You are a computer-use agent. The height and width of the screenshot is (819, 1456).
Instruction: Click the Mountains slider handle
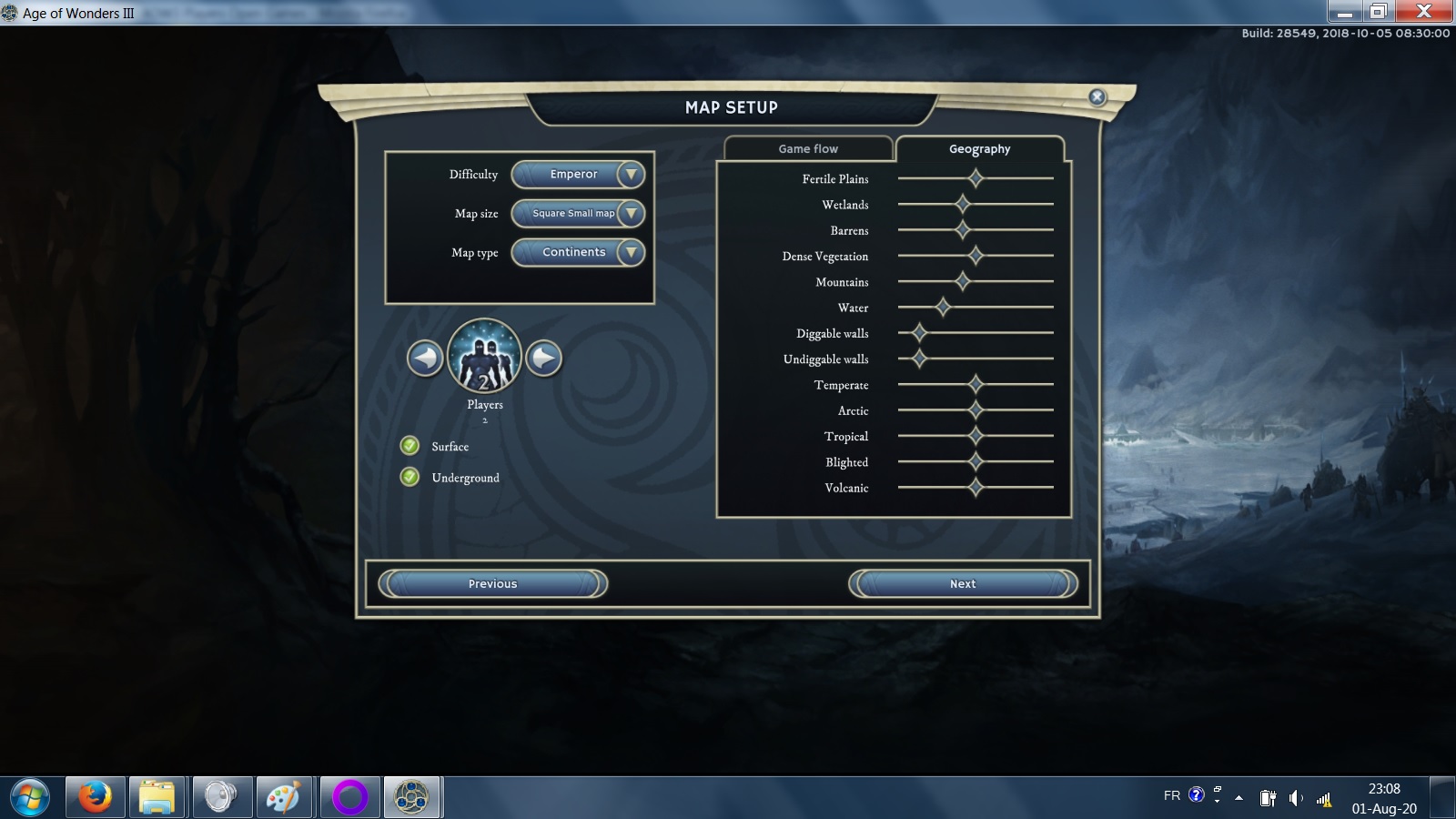click(963, 282)
